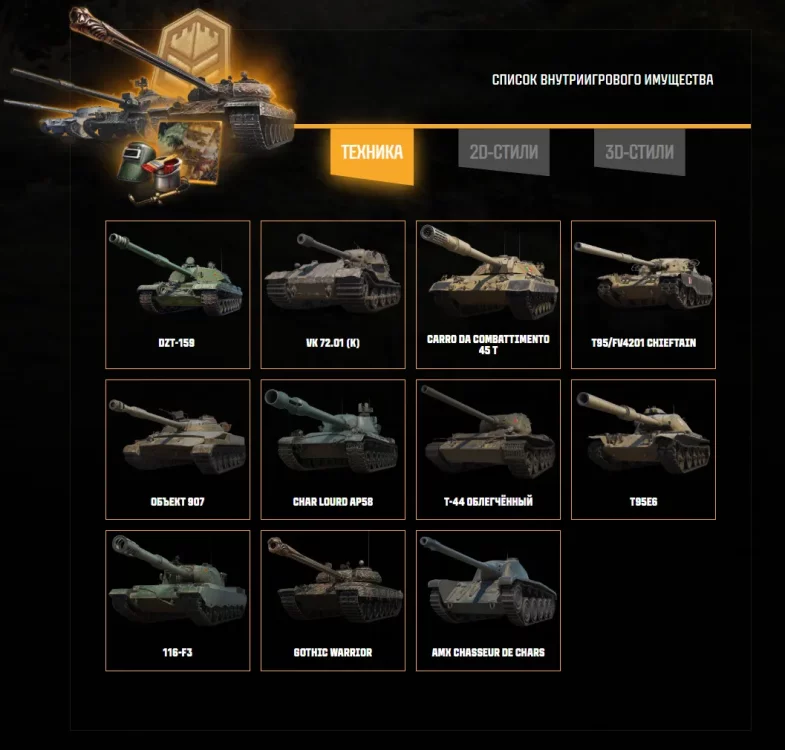Choose the Char Lourd AP58 tile
The width and height of the screenshot is (785, 750).
tap(333, 449)
